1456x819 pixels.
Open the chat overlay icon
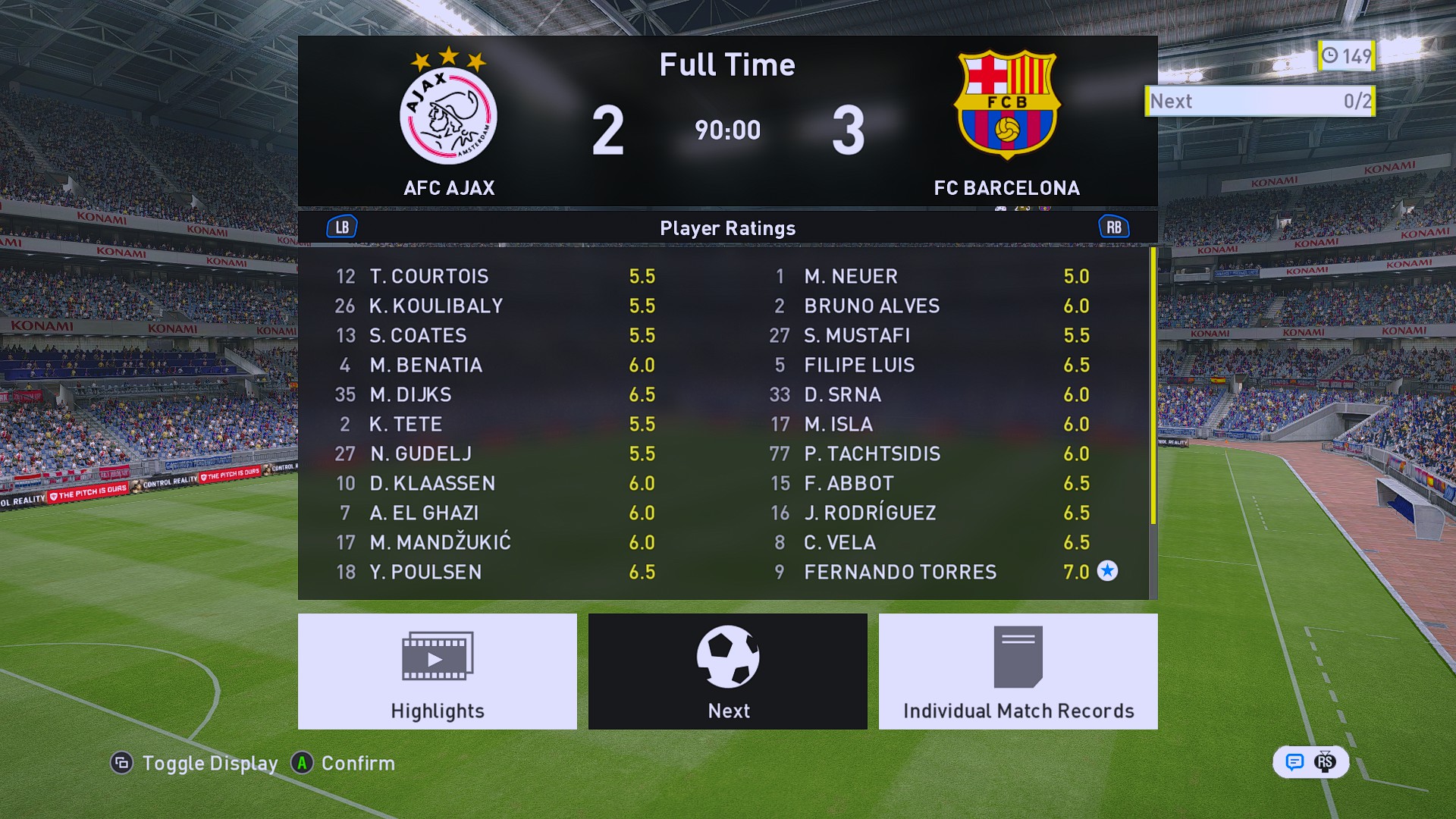[1294, 761]
